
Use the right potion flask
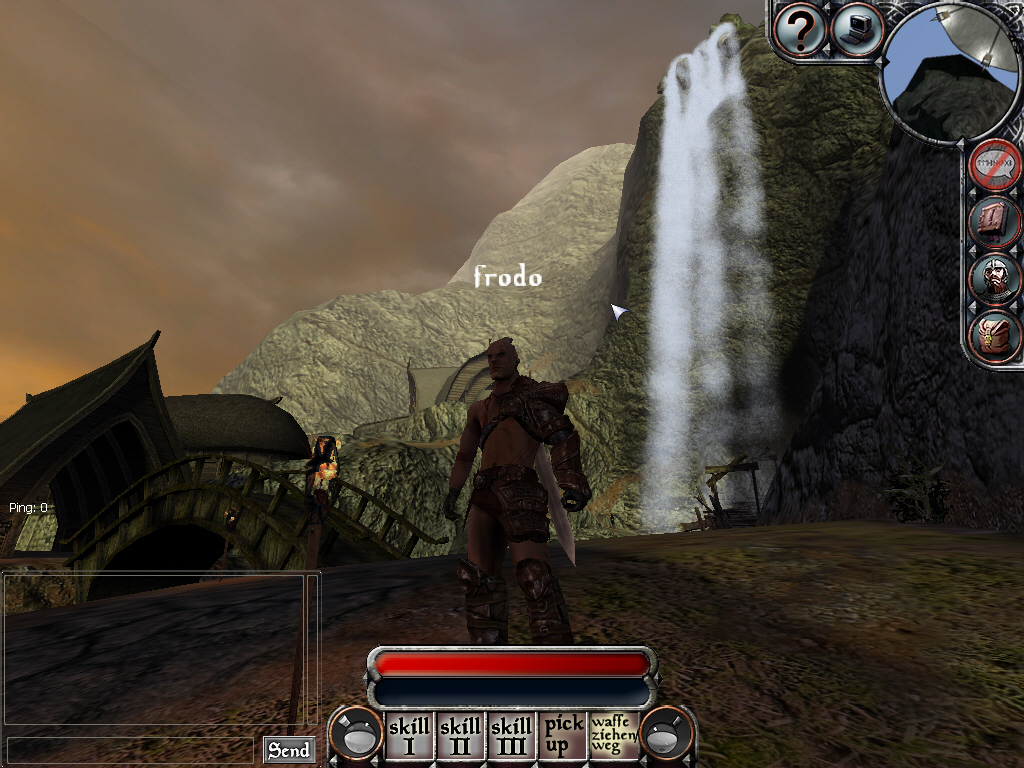coord(667,736)
